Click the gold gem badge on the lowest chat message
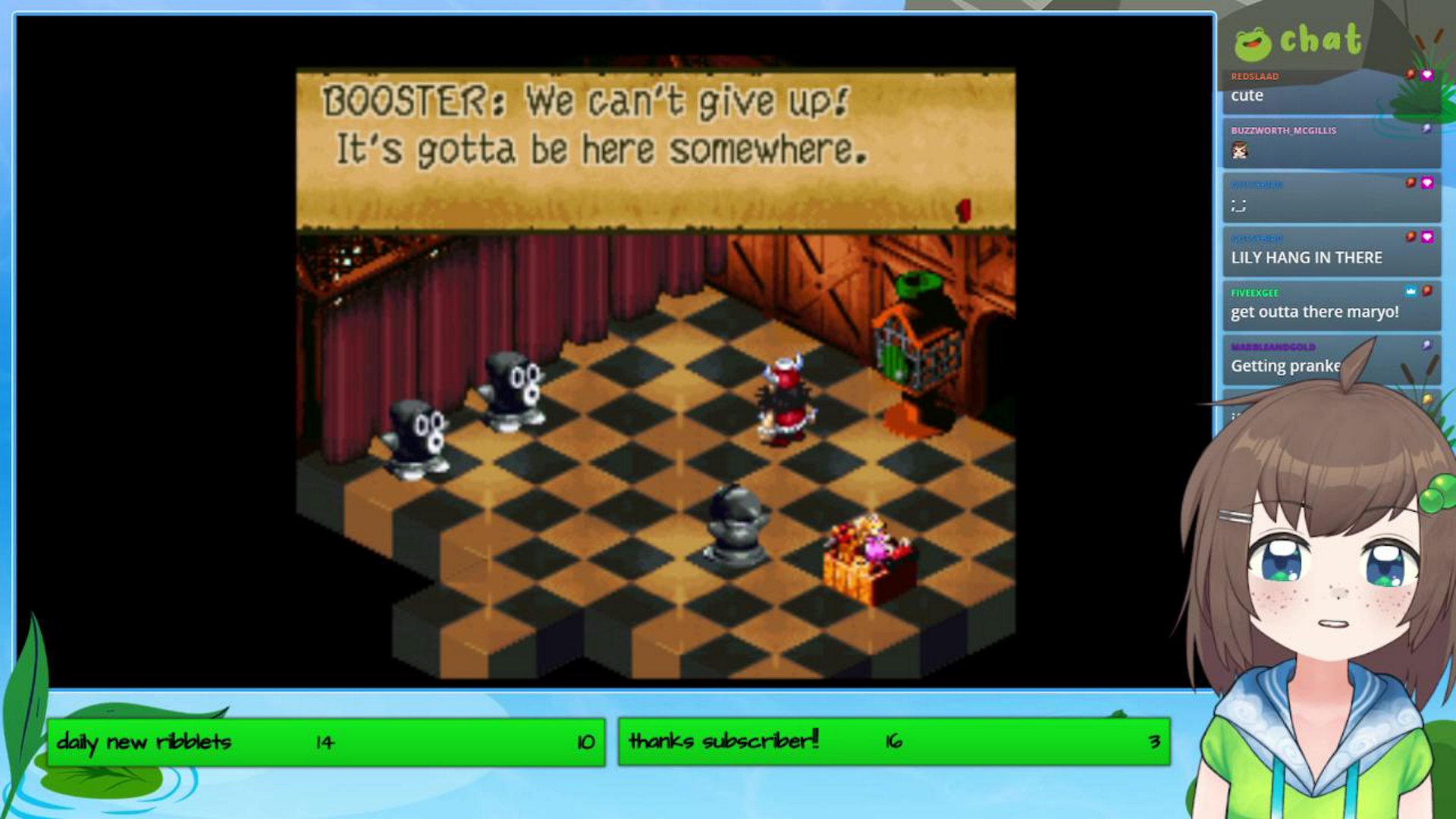 point(1427,397)
